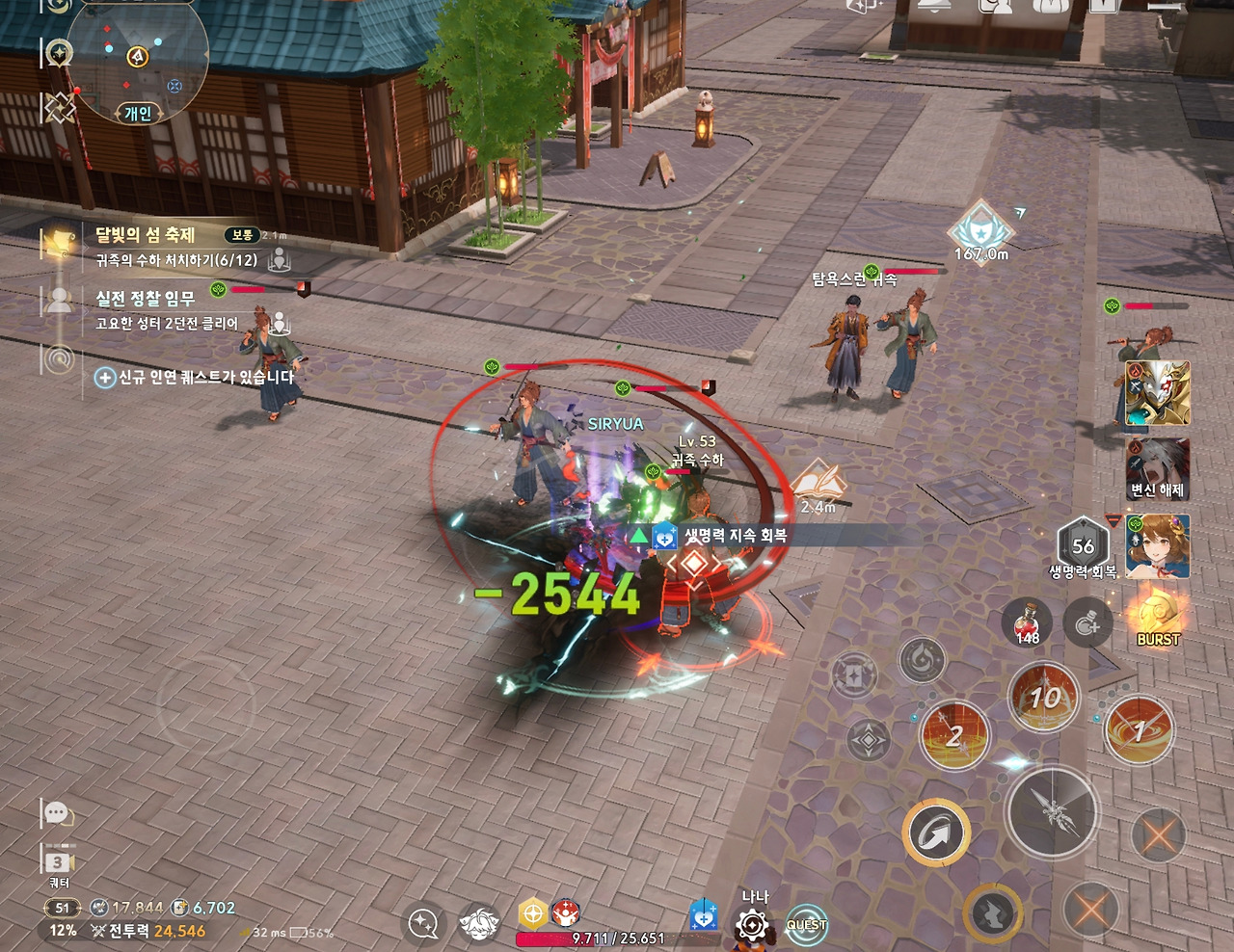This screenshot has width=1234, height=952.
Task: Cancel target with the lower X button
Action: click(x=1092, y=909)
